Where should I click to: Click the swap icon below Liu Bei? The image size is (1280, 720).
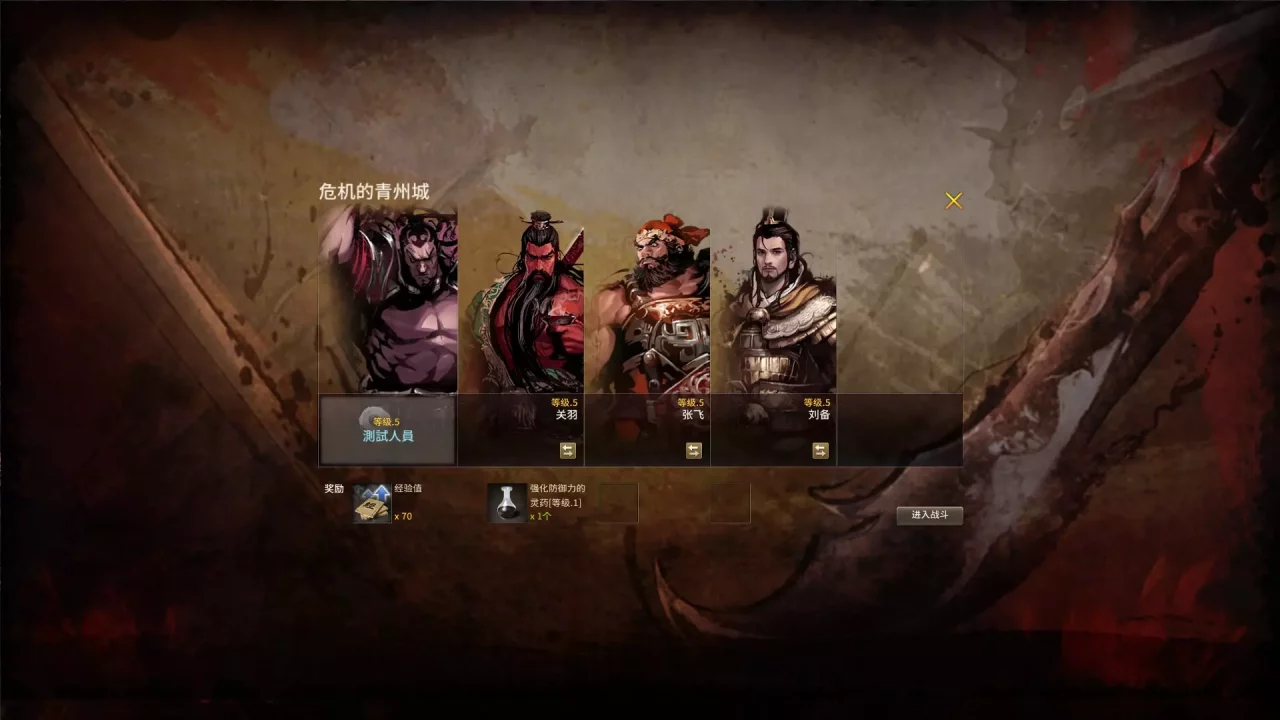click(x=819, y=450)
